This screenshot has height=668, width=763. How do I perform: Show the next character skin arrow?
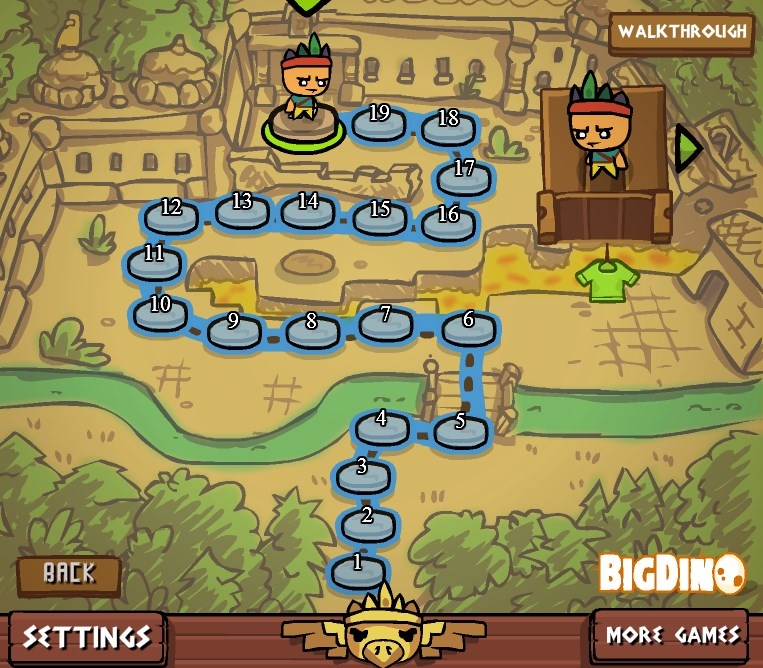coord(687,147)
